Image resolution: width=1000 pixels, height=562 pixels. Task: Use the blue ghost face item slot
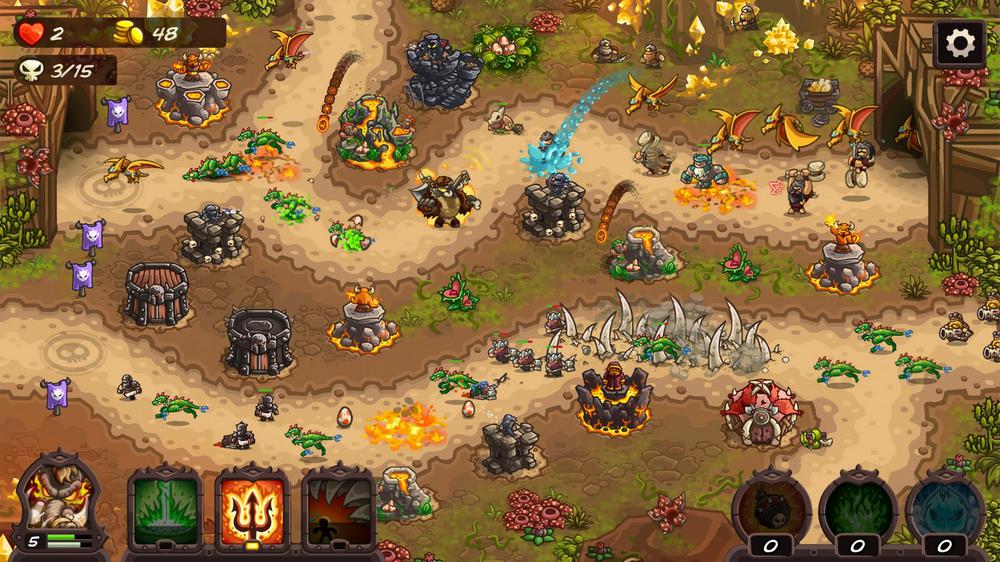coord(944,507)
